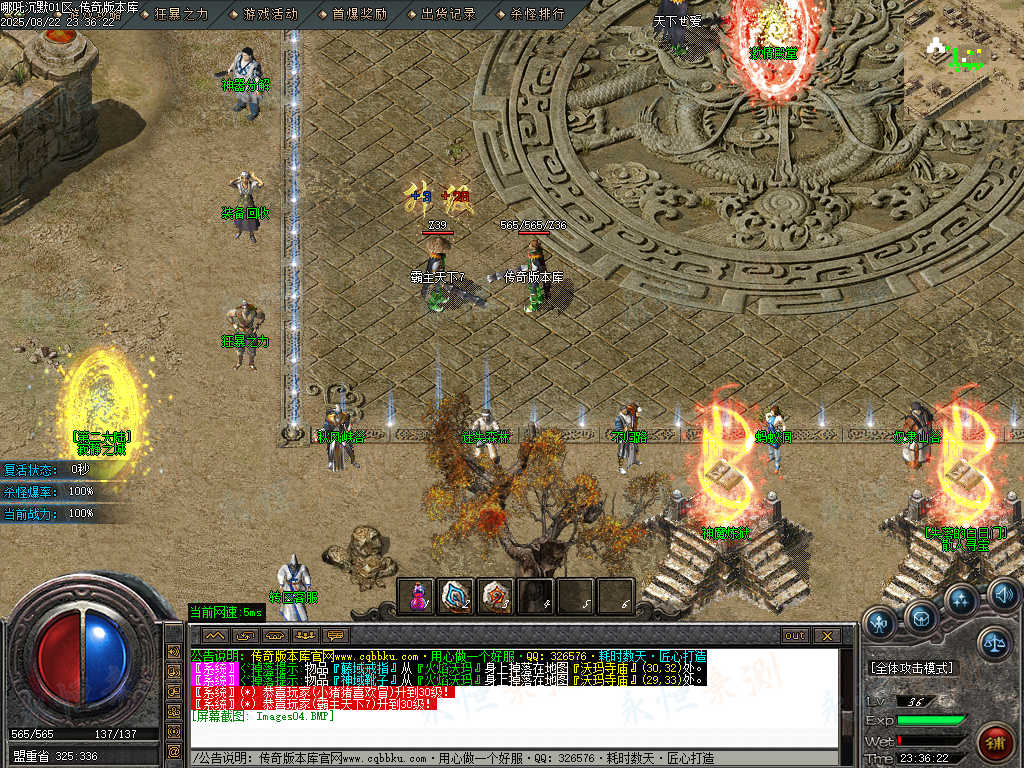1024x768 pixels.
Task: Toggle sound with the speaker icon
Action: [1004, 596]
